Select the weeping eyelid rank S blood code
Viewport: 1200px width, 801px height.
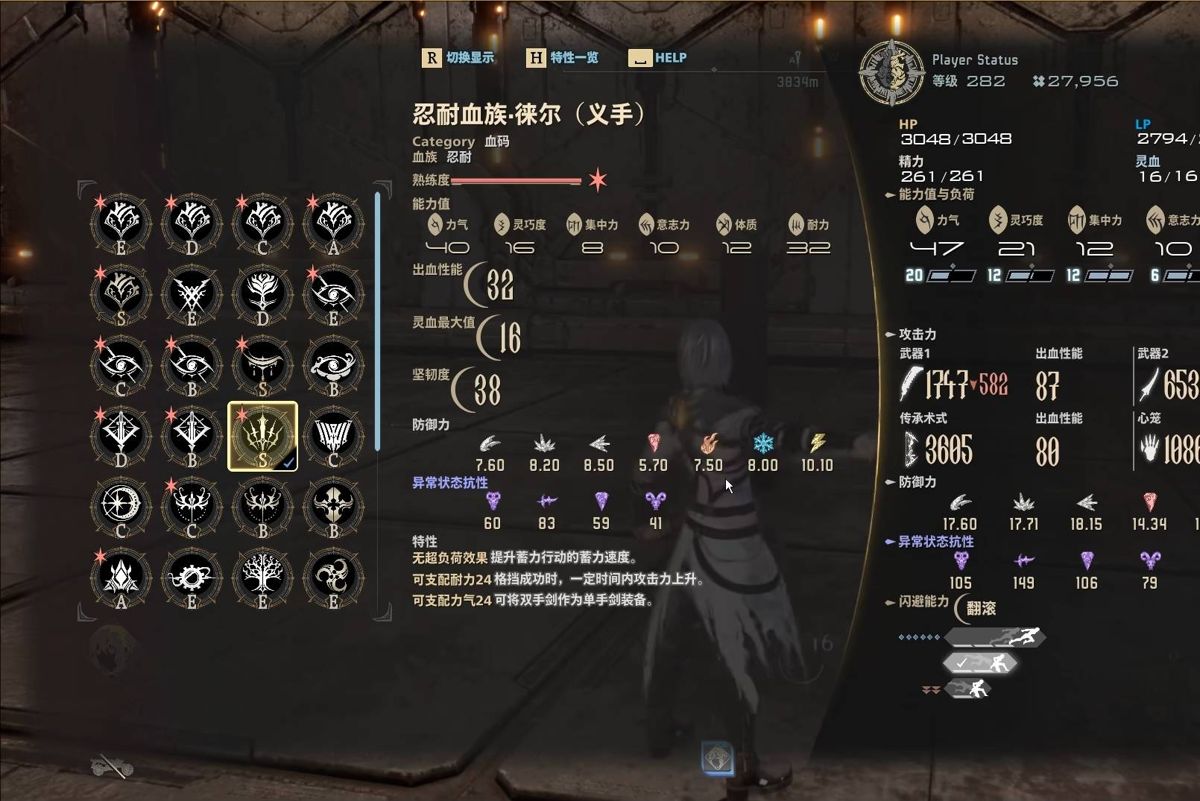[263, 365]
